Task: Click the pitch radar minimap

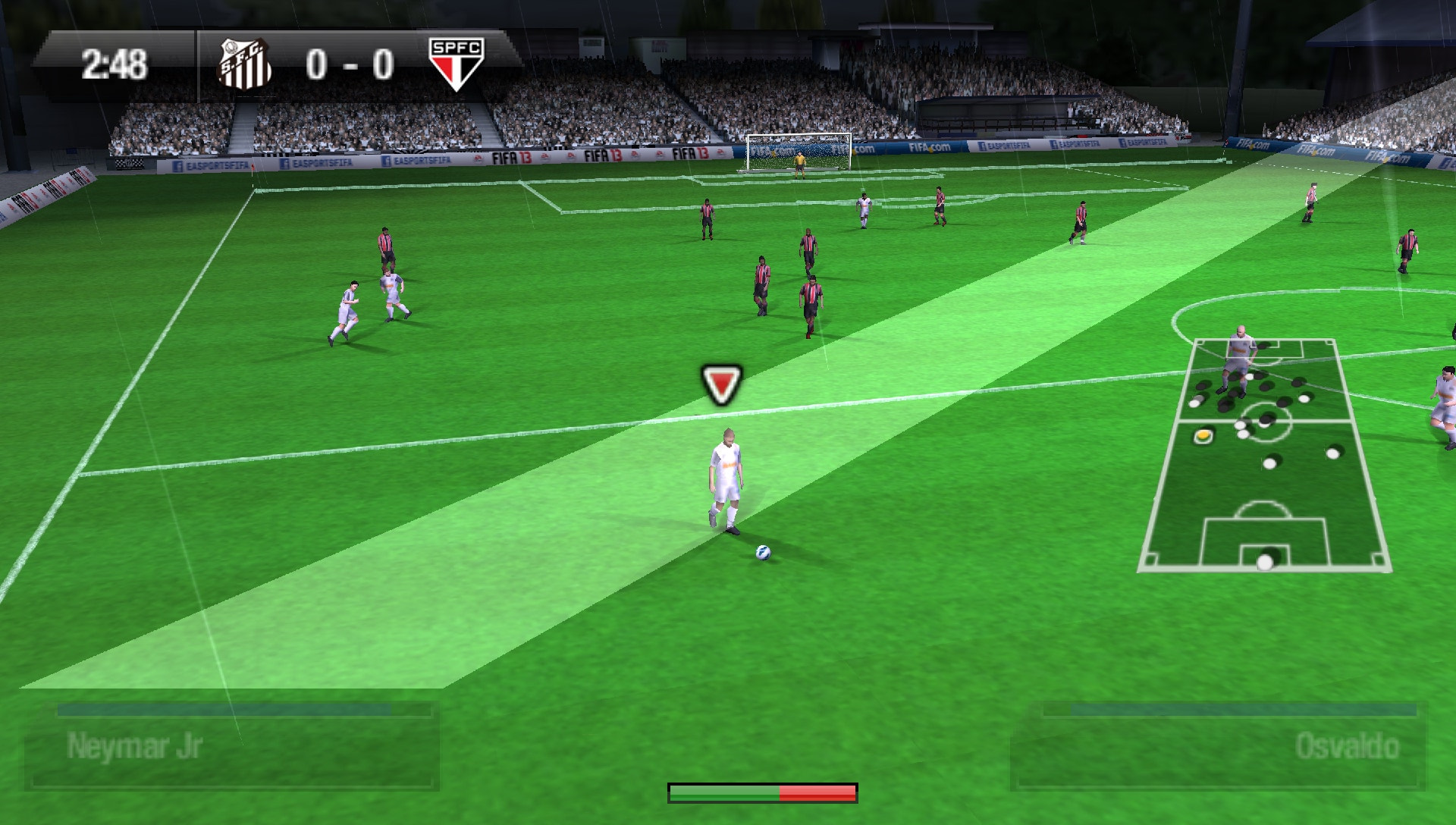Action: [1265, 455]
